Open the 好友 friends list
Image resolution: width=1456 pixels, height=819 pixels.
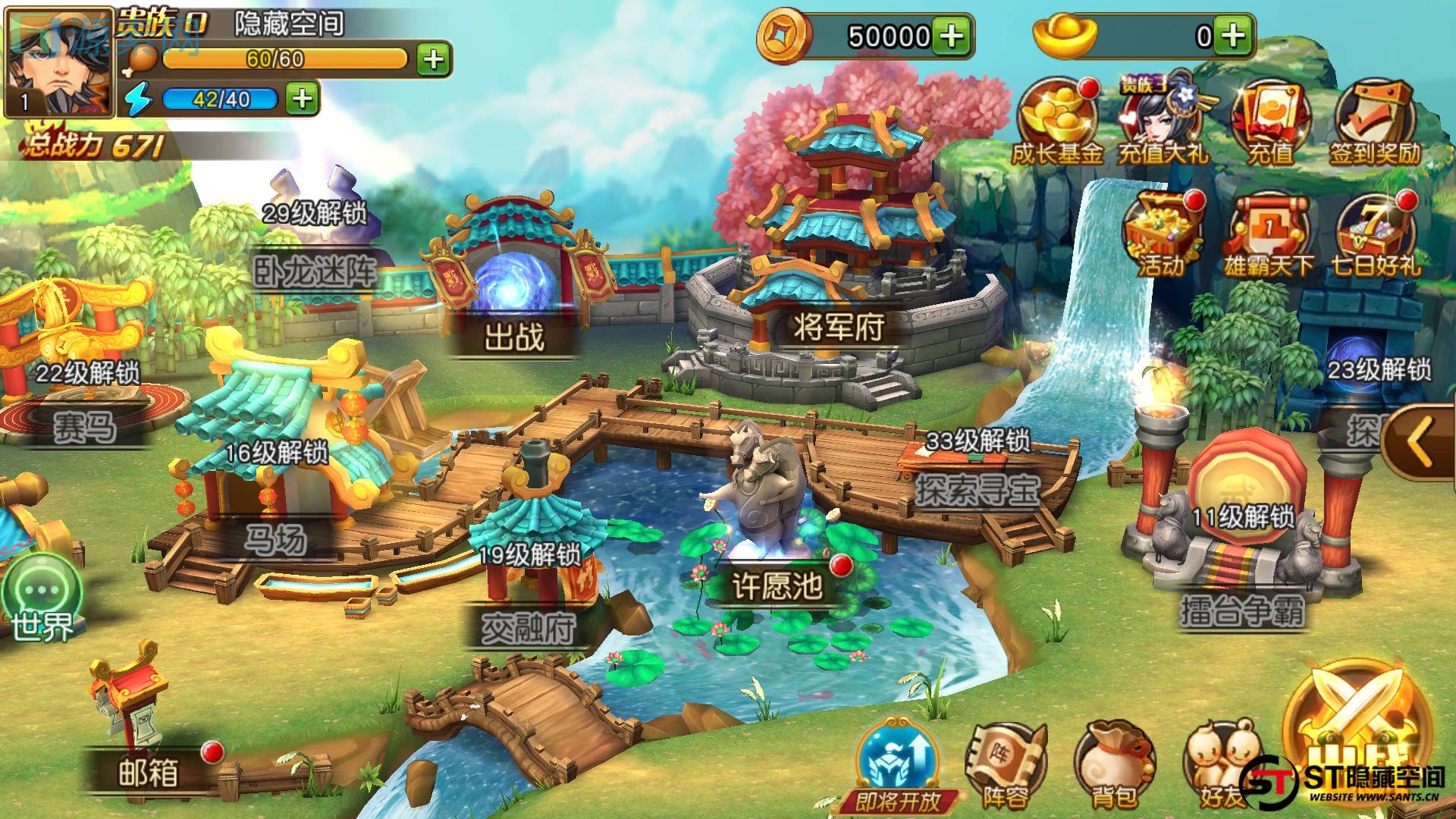[1221, 766]
